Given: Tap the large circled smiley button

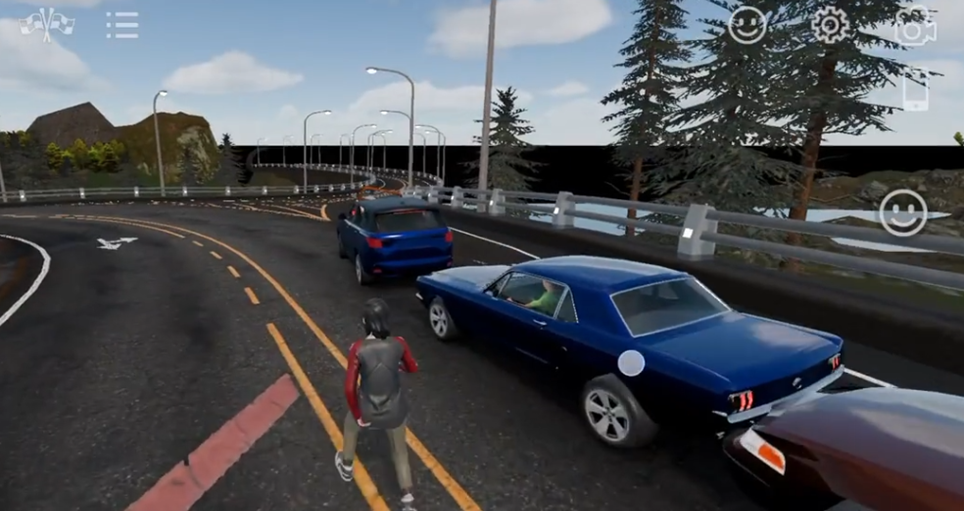Looking at the screenshot, I should pos(902,212).
